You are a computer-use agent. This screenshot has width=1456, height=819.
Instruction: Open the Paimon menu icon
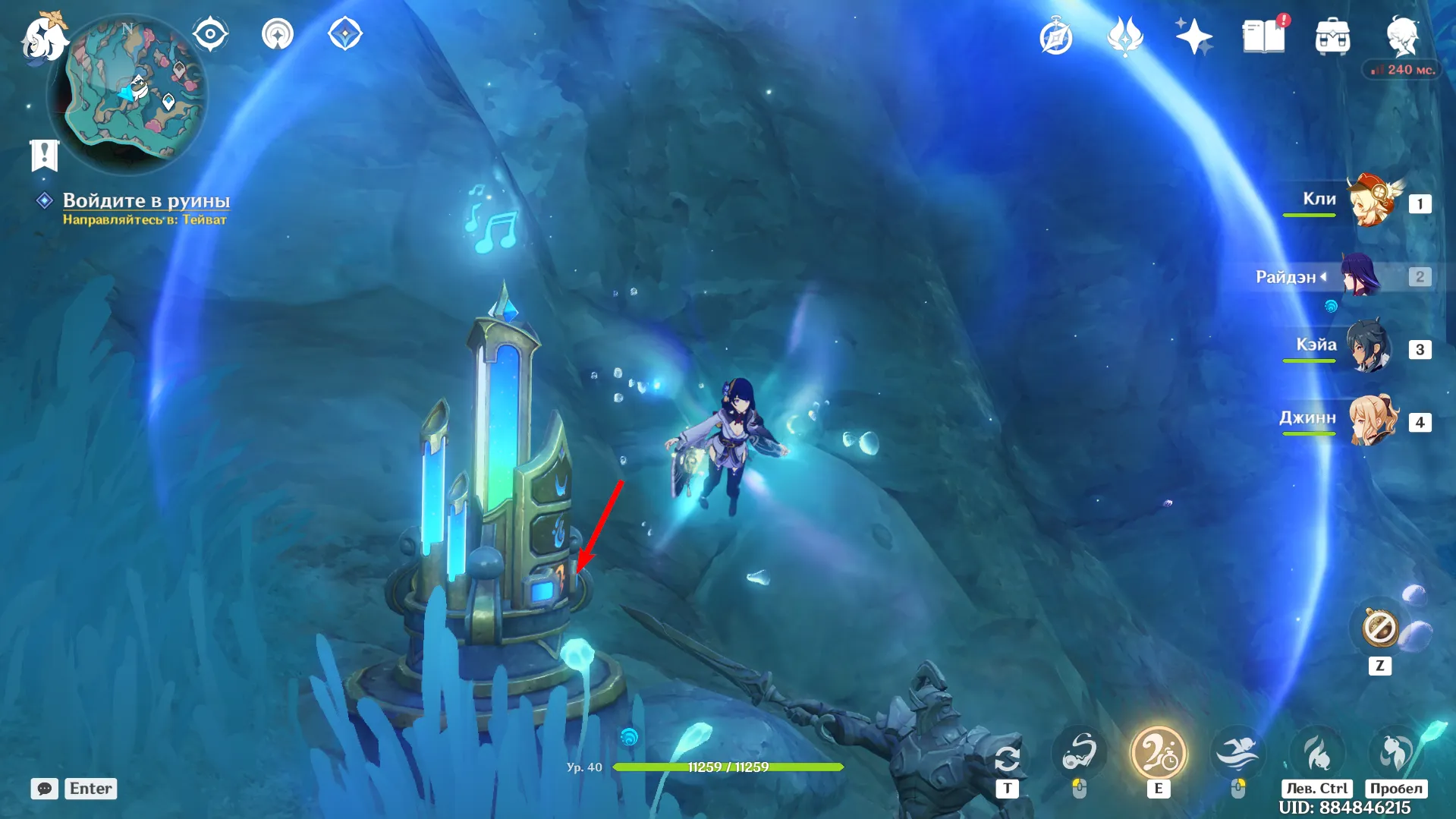(x=42, y=38)
